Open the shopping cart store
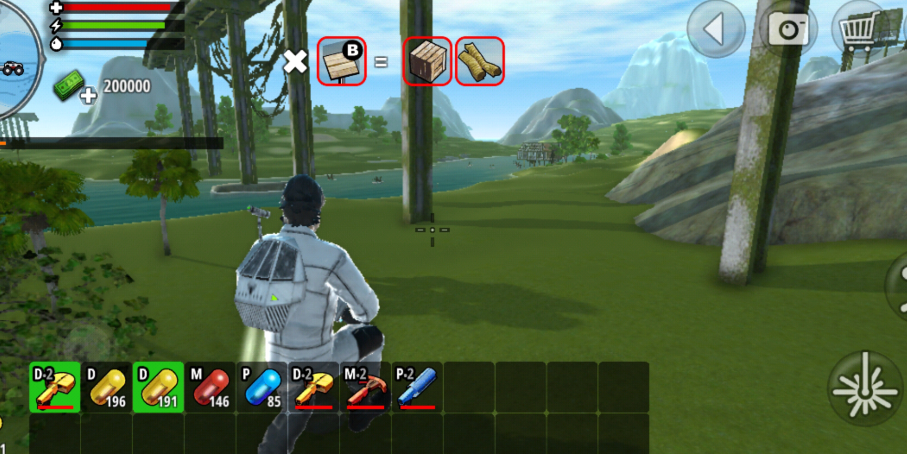 pos(859,29)
